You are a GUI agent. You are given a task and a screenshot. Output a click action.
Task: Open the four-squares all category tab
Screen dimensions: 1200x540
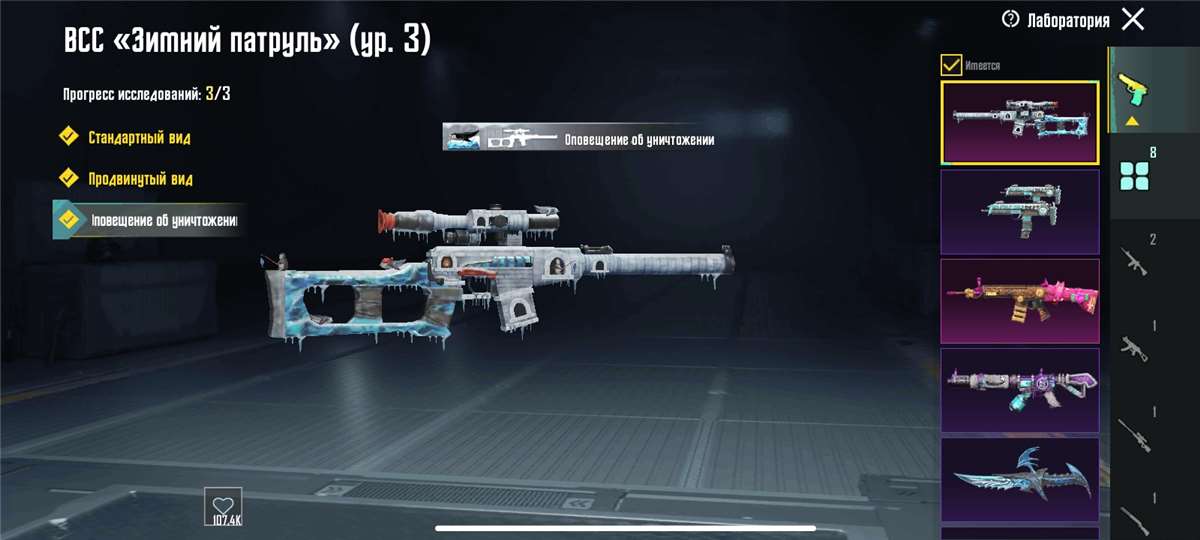(x=1135, y=176)
